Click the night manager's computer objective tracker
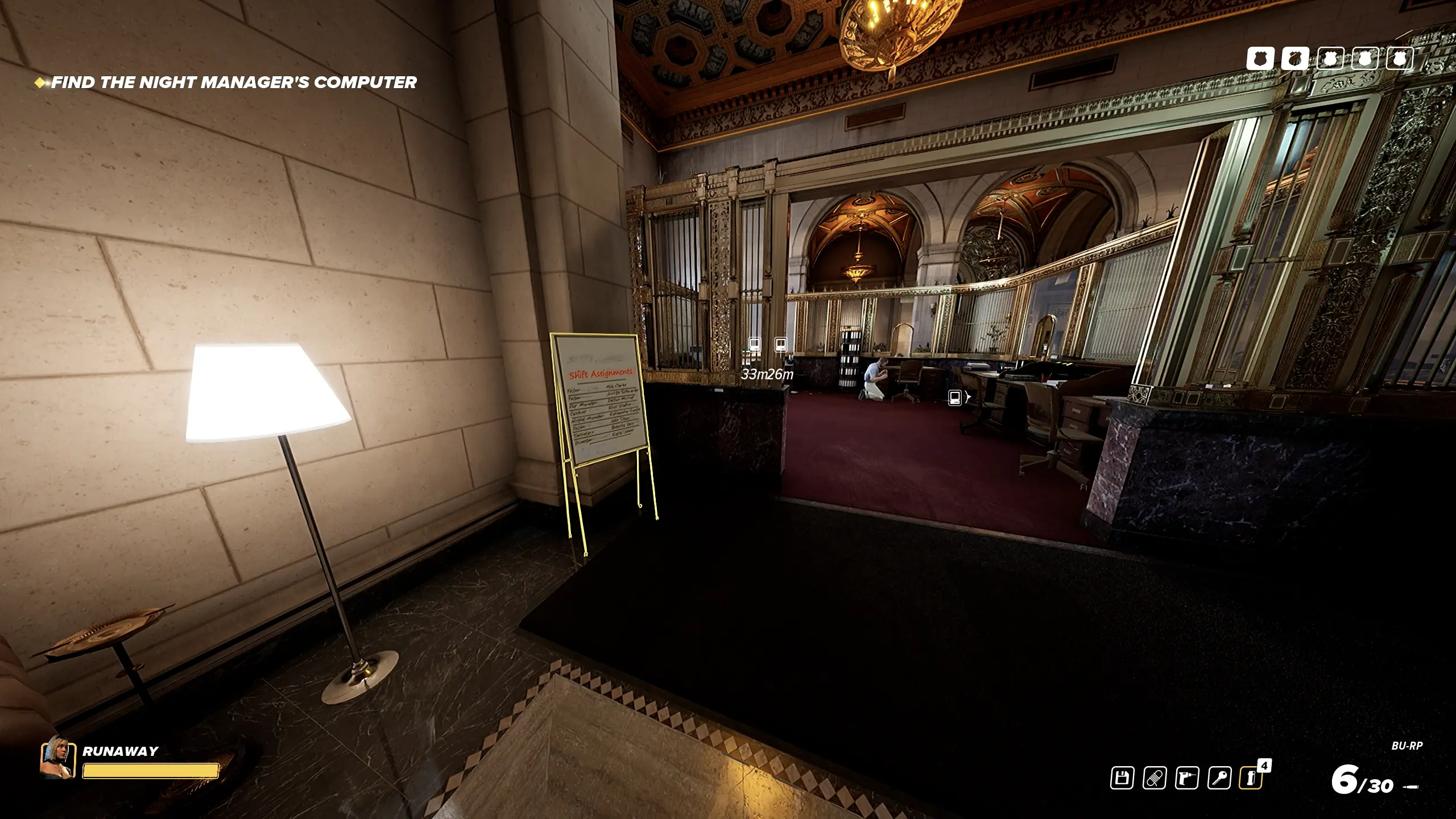Image resolution: width=1456 pixels, height=819 pixels. tap(234, 82)
